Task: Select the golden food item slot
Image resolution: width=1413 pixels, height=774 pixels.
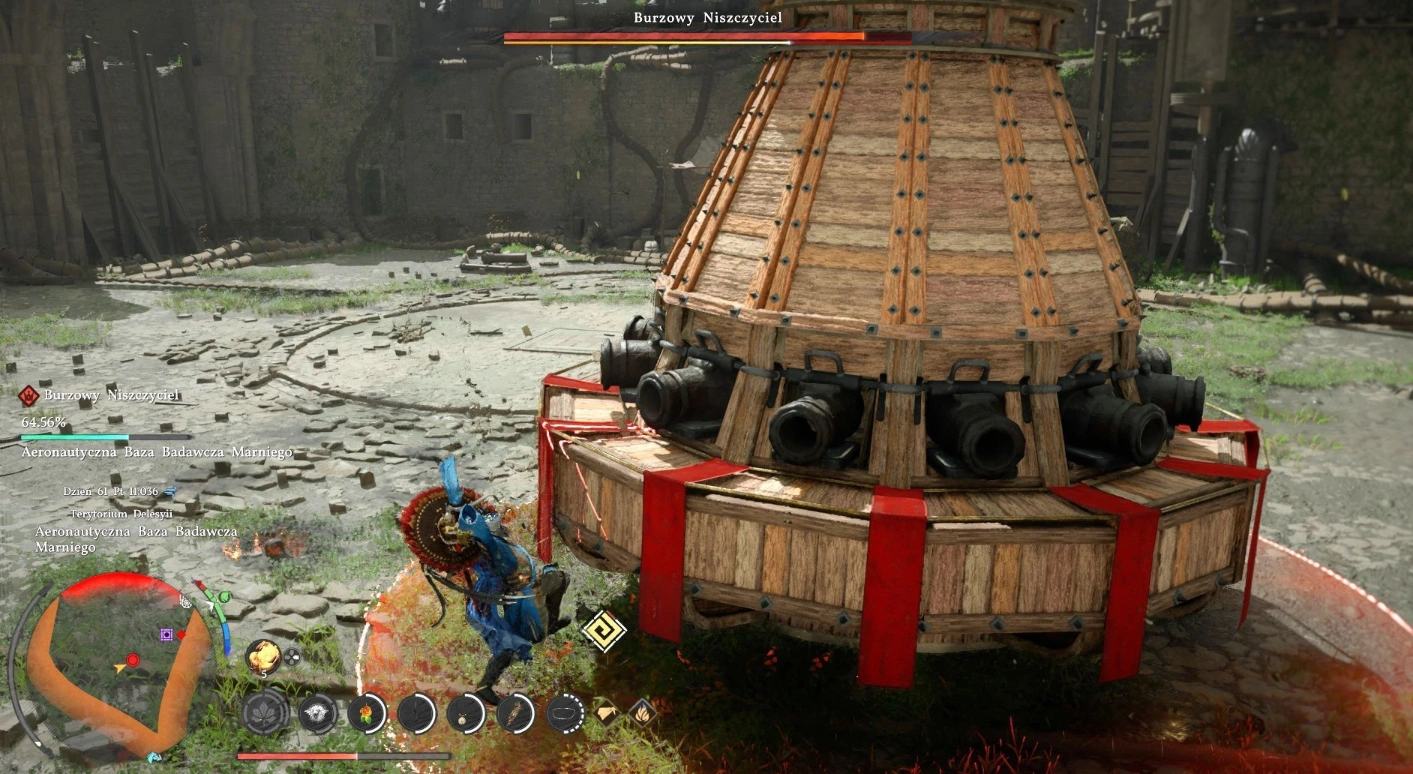Action: pyautogui.click(x=263, y=655)
